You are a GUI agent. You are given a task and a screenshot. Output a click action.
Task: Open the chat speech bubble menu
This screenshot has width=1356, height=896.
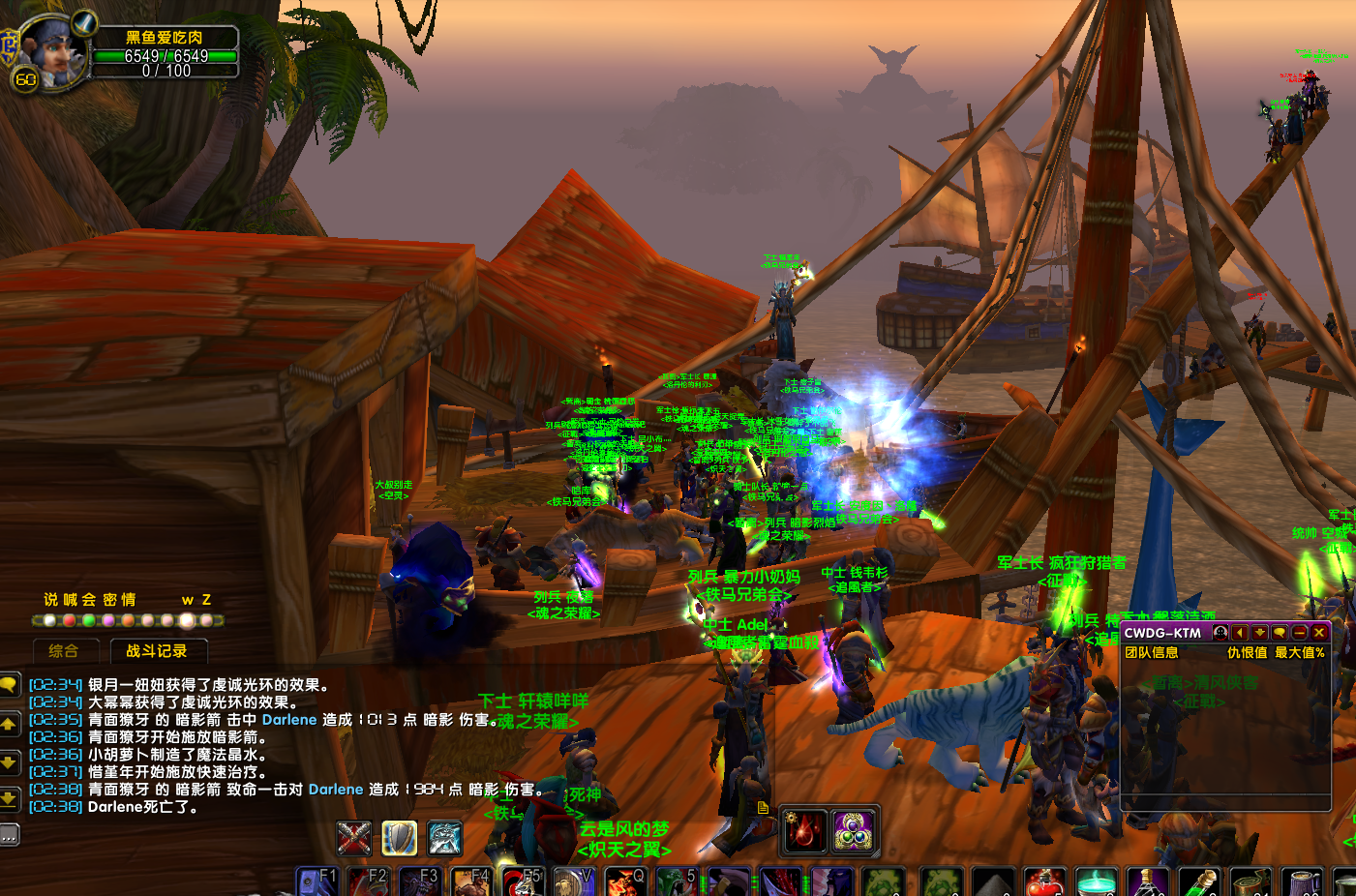(10, 685)
